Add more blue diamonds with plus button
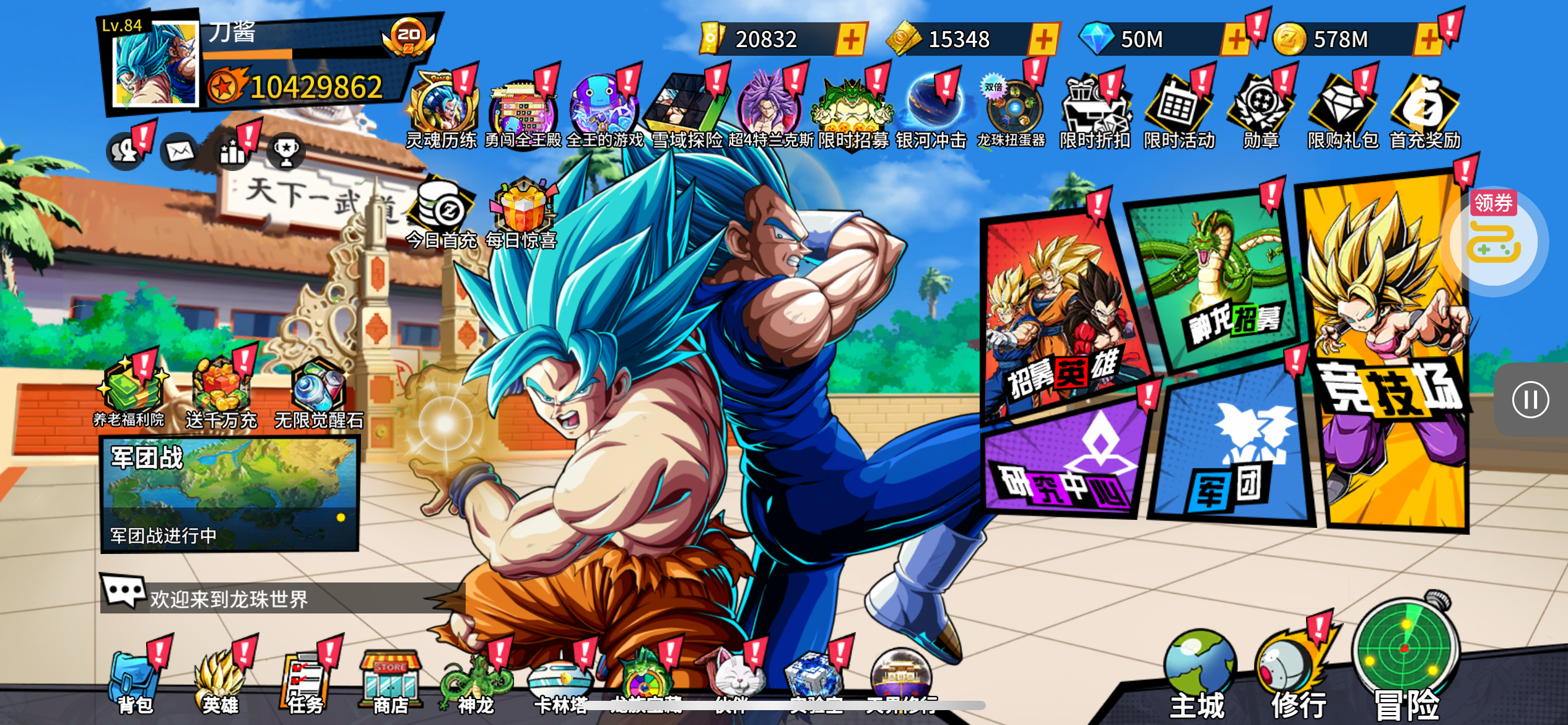This screenshot has height=725, width=1568. tap(1235, 40)
